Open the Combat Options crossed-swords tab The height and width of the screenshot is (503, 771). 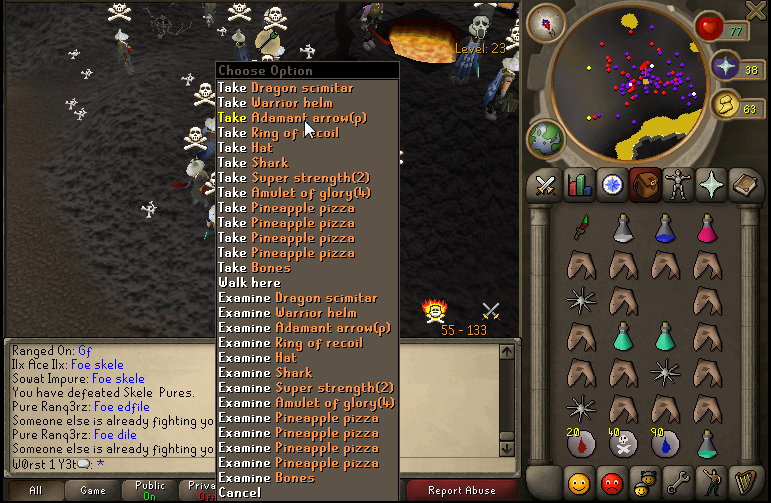coord(546,185)
